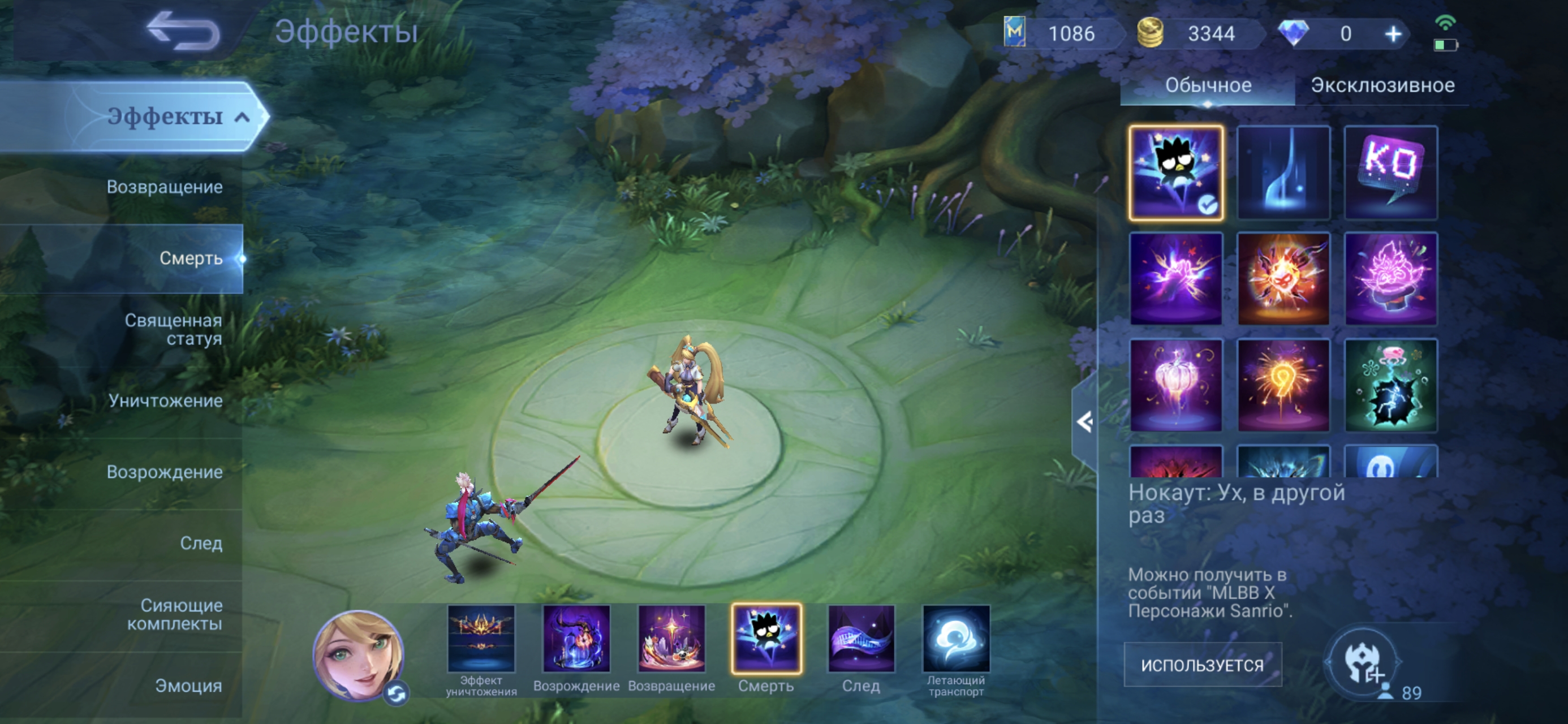Open the След effects section
The image size is (1568, 724).
(201, 543)
